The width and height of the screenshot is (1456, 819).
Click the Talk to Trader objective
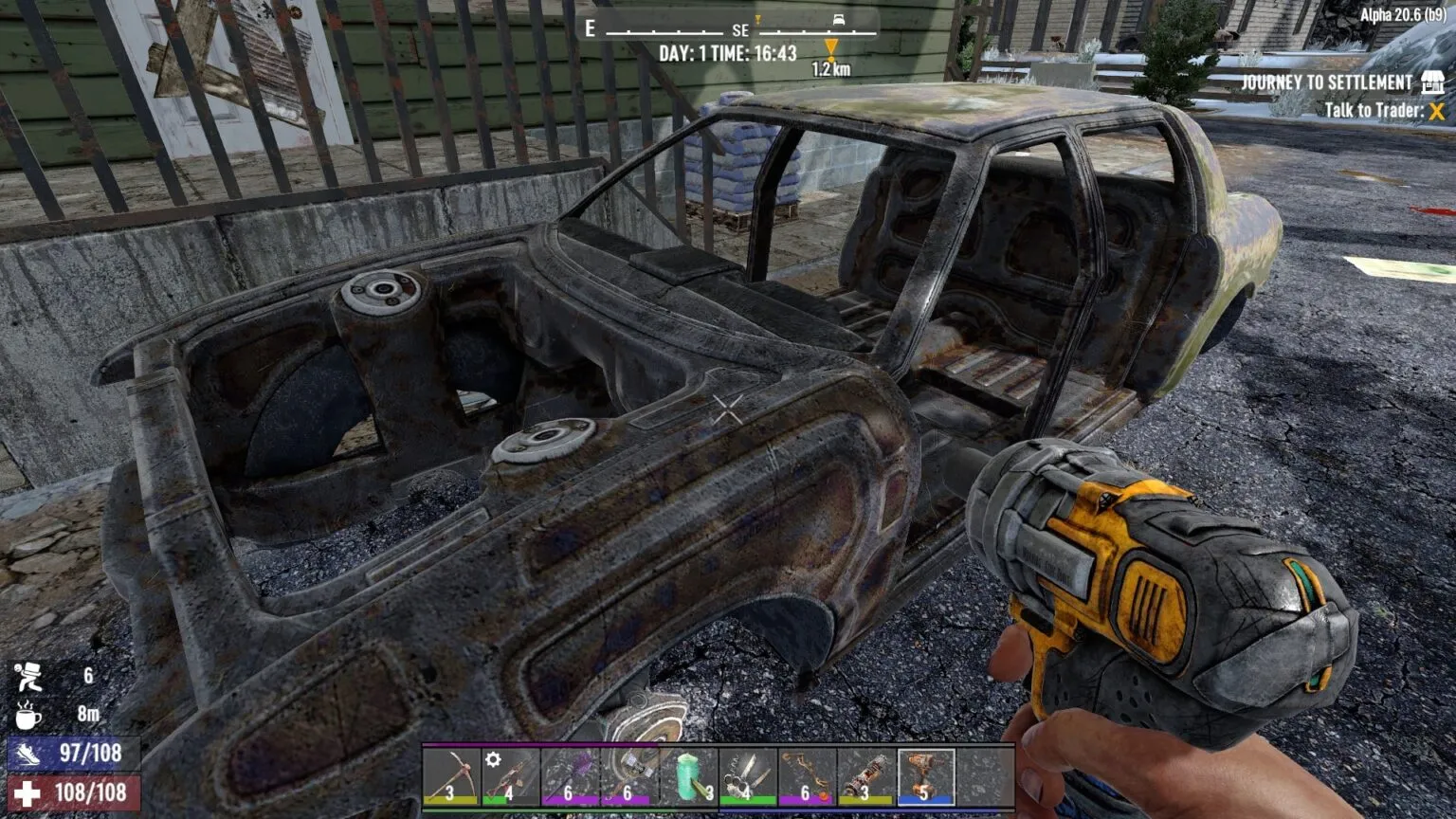point(1374,111)
